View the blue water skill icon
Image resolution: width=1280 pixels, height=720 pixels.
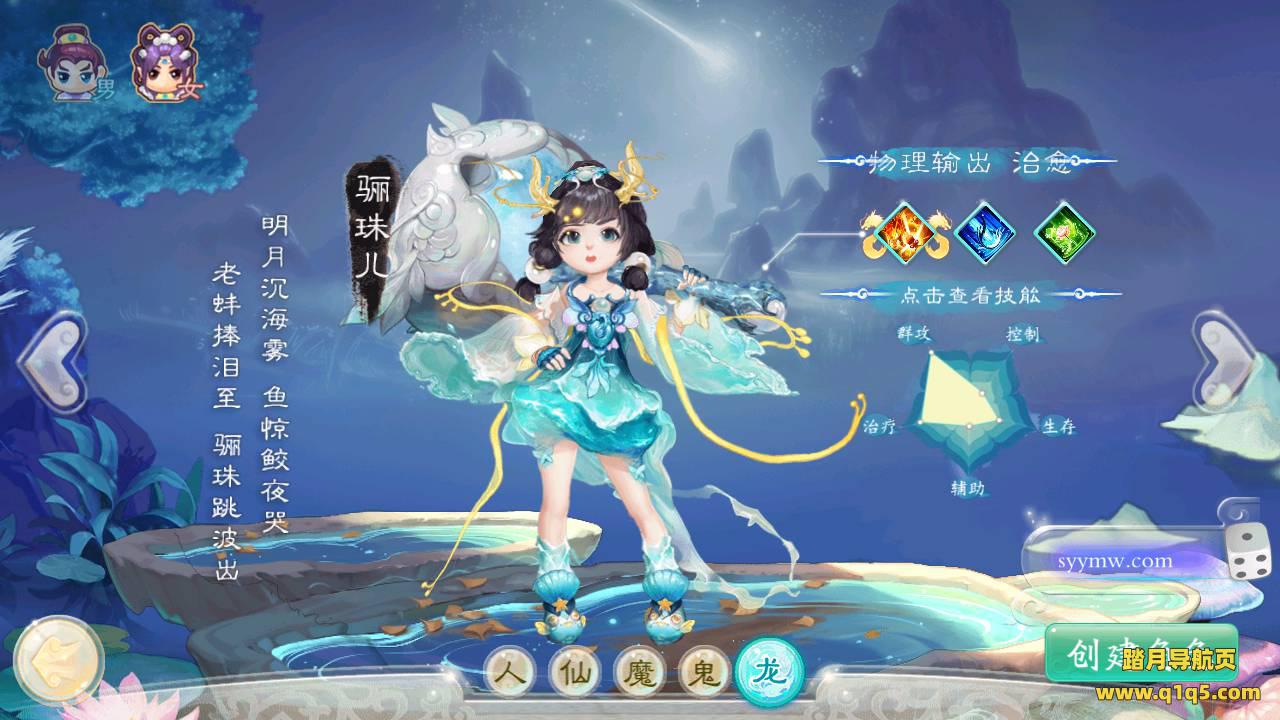(x=985, y=232)
